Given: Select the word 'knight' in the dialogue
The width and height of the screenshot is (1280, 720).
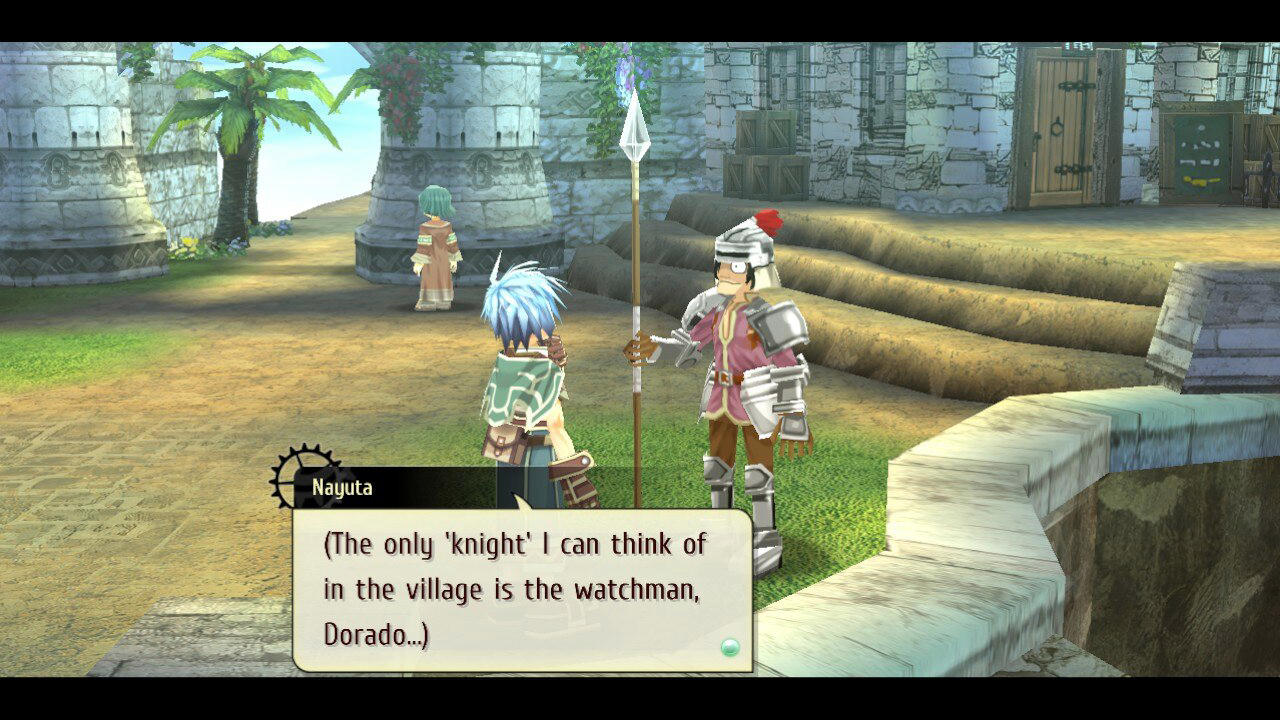Looking at the screenshot, I should pyautogui.click(x=488, y=545).
